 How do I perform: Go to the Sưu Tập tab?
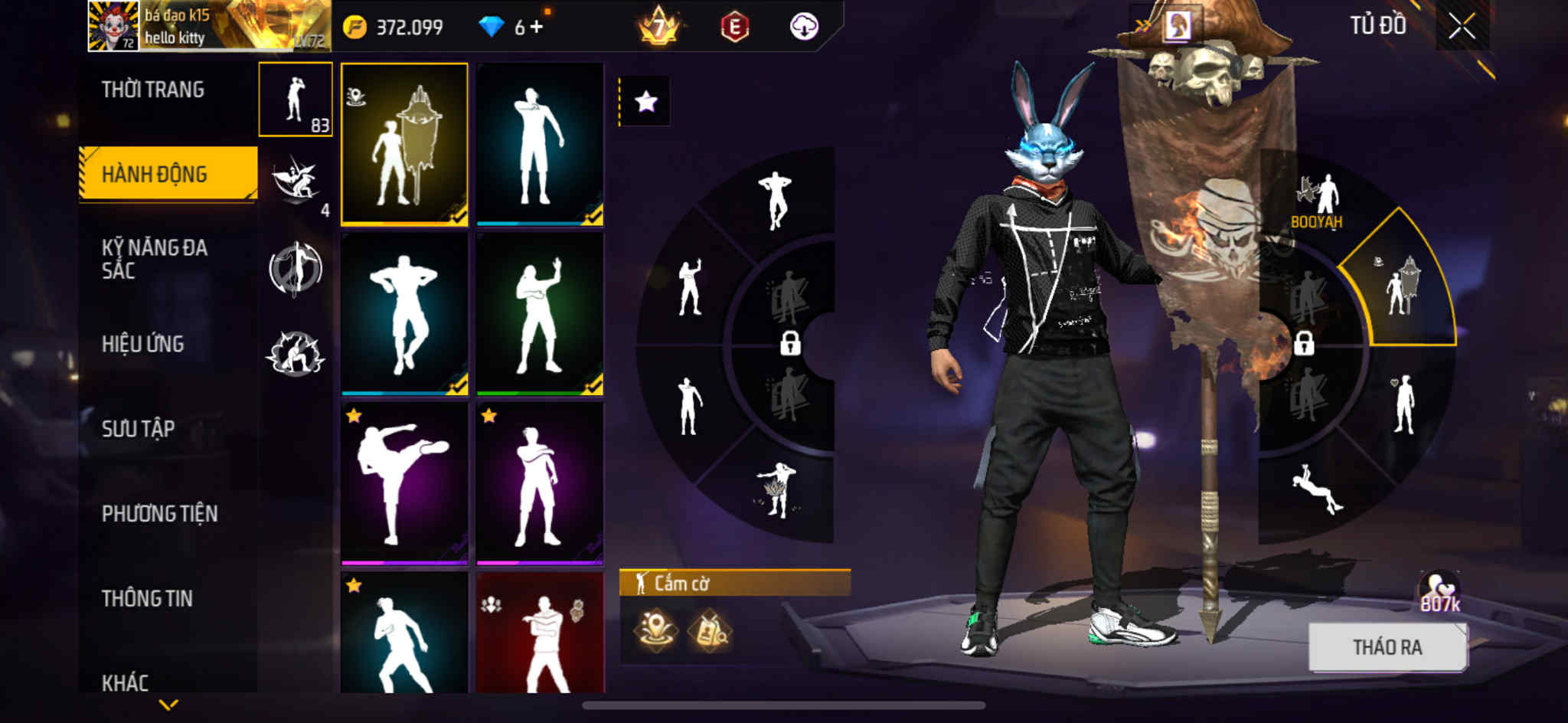[x=139, y=429]
